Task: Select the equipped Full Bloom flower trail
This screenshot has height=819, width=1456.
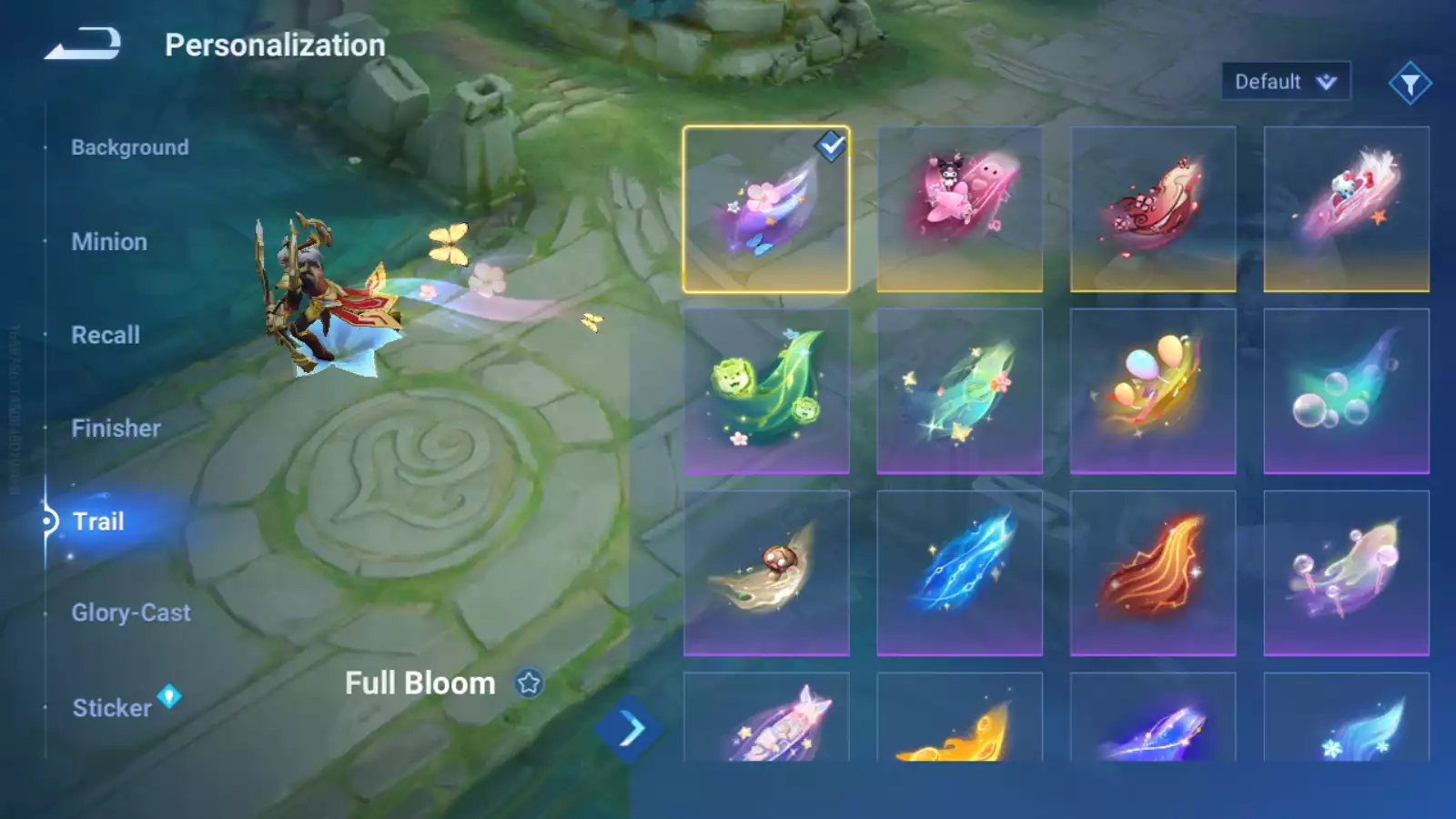Action: [x=766, y=209]
